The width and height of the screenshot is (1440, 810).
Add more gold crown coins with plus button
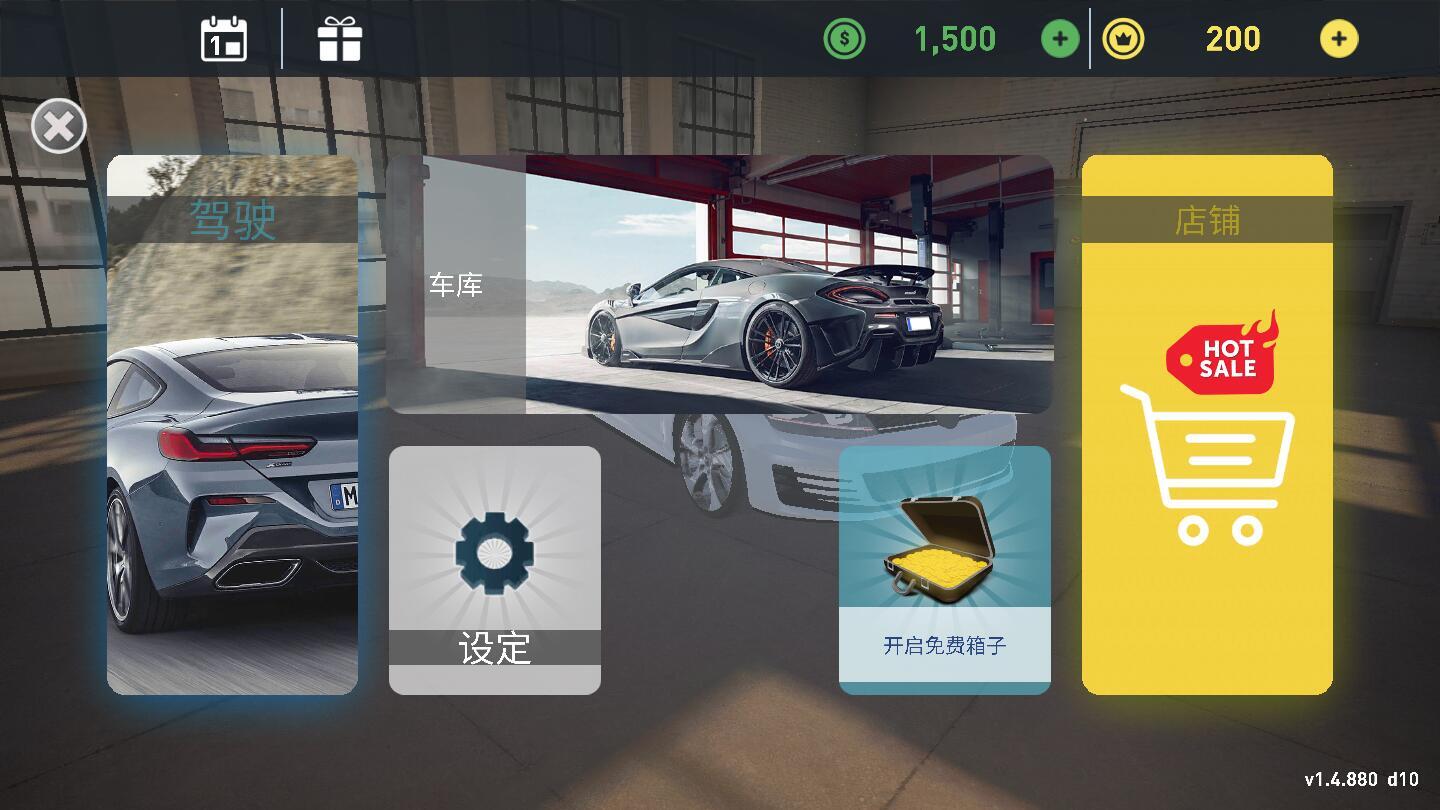[1339, 39]
